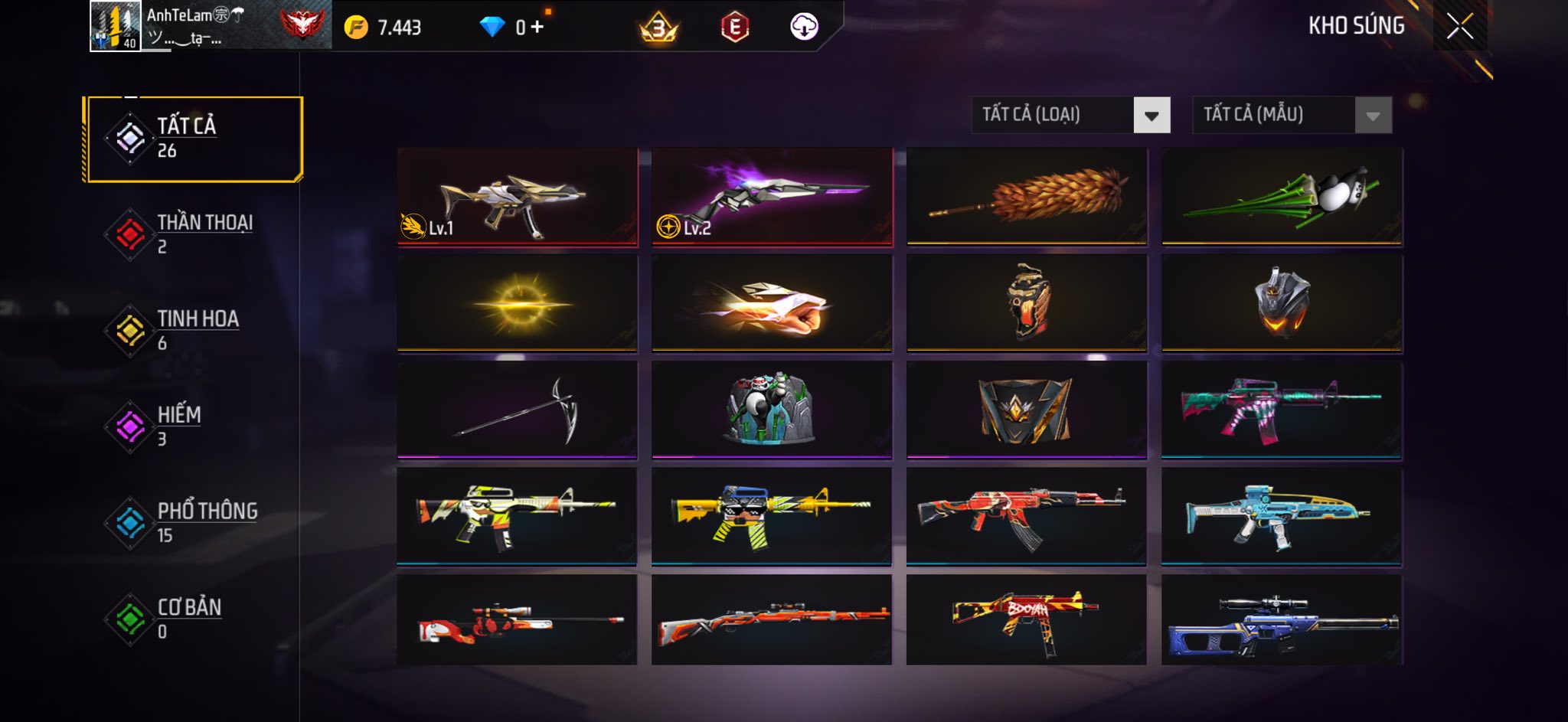Choose the scythe melee skin
Image resolution: width=1568 pixels, height=722 pixels.
coord(518,410)
